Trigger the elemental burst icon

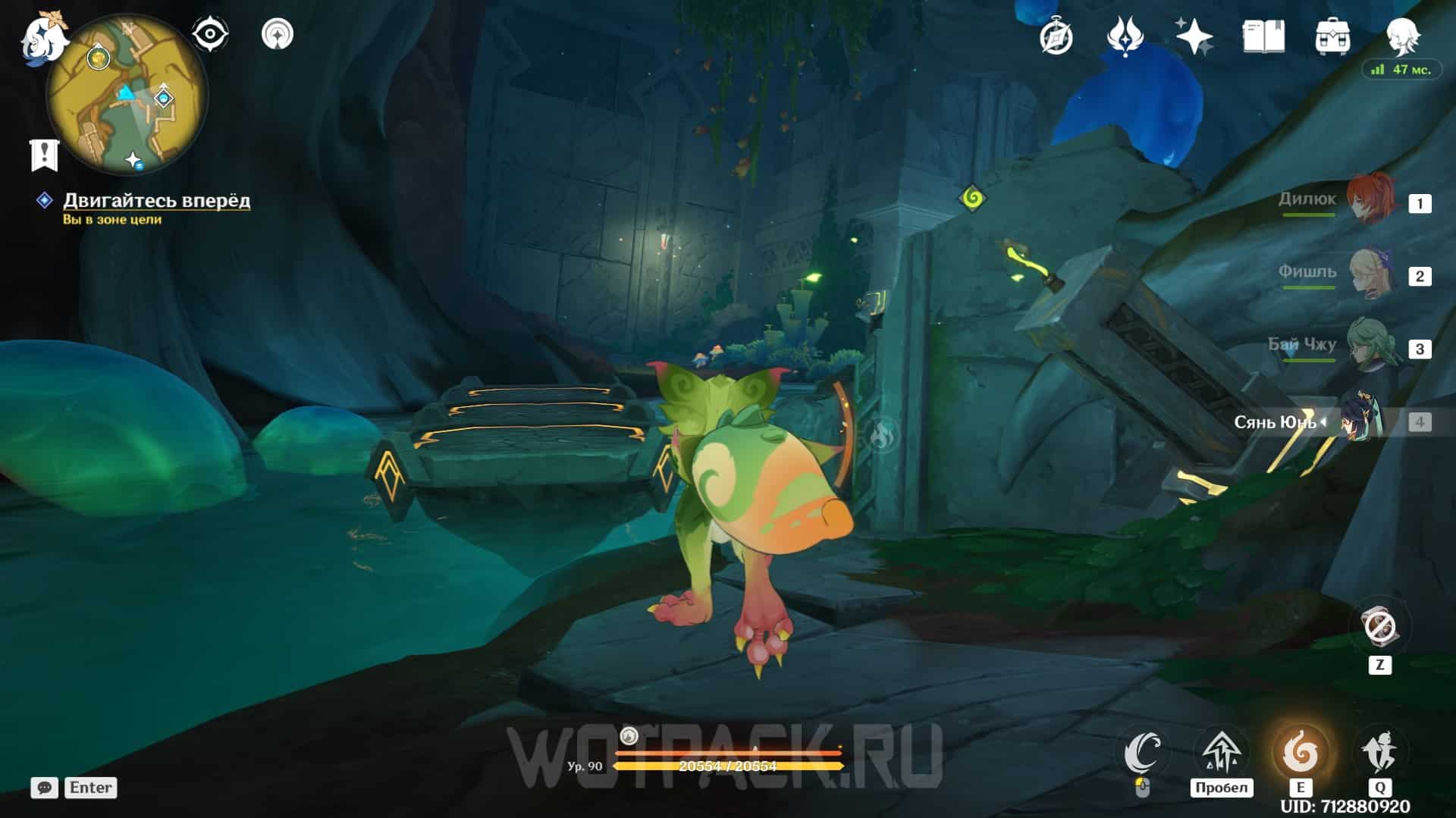[x=1379, y=752]
